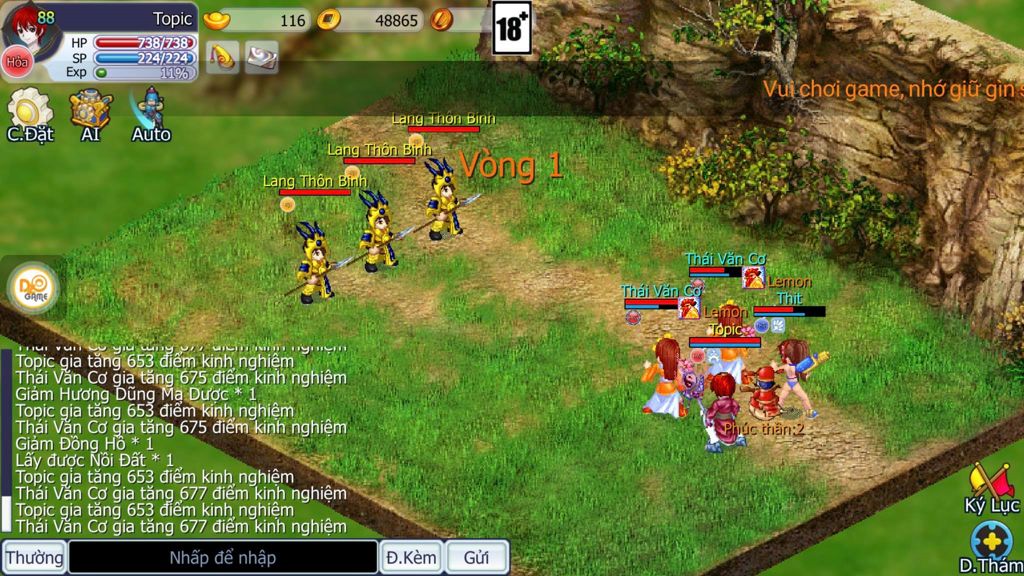Toggle Auto battle mode
The image size is (1024, 576).
(151, 109)
